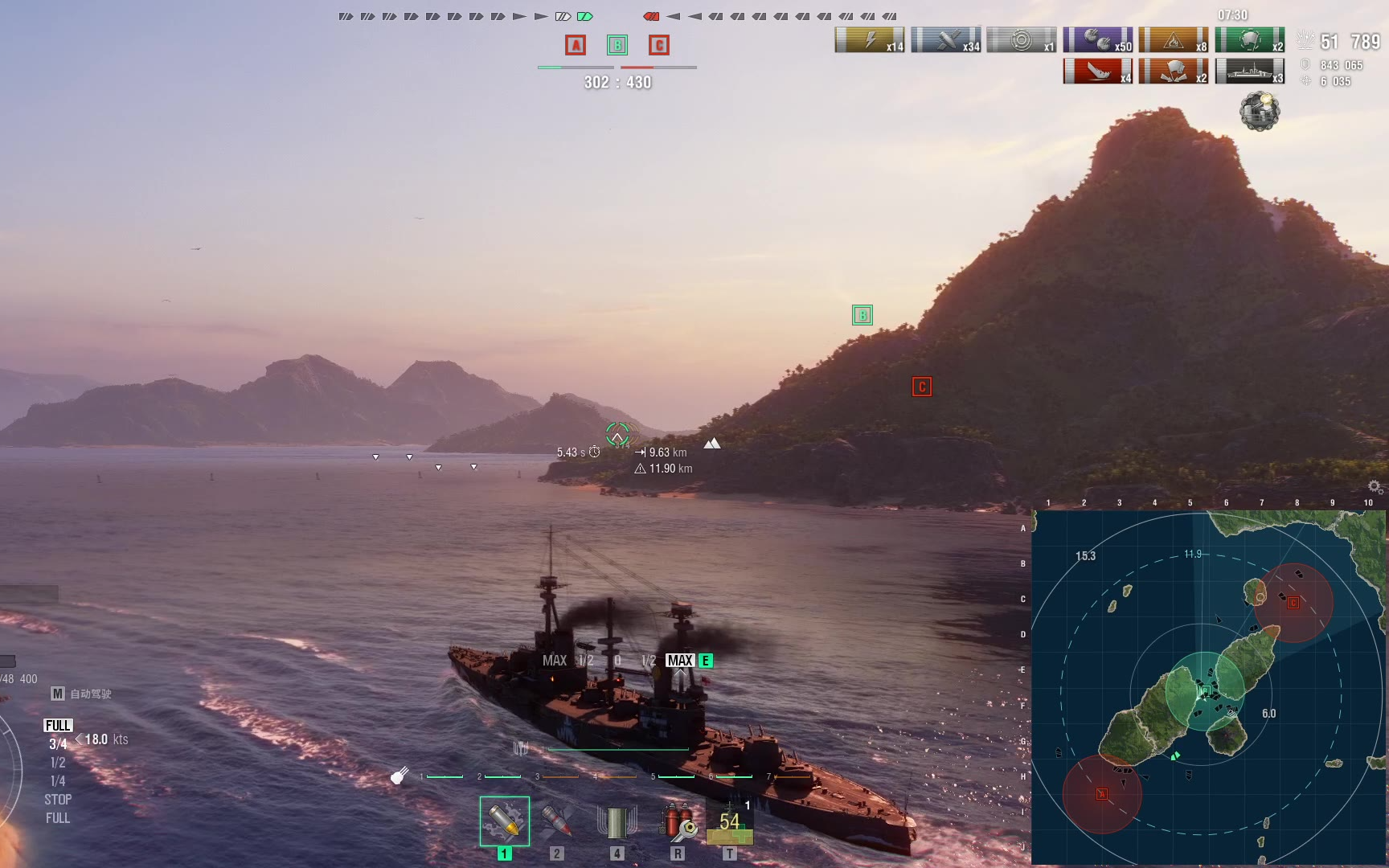Click the yellow lightning bolt ribbon
Image resolution: width=1389 pixels, height=868 pixels.
[x=870, y=40]
